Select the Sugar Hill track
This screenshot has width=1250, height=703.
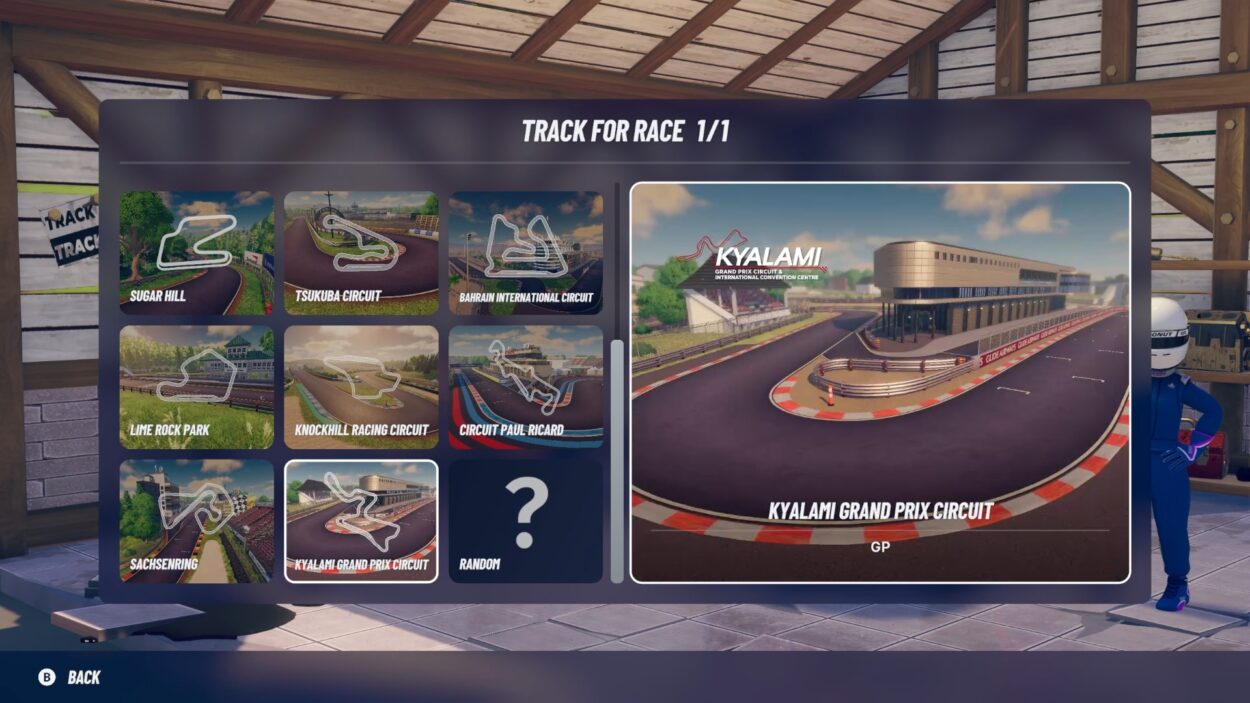196,253
